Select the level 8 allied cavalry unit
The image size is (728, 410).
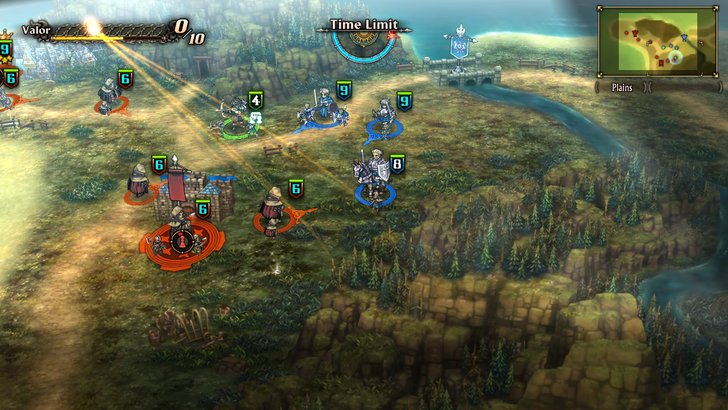(374, 177)
